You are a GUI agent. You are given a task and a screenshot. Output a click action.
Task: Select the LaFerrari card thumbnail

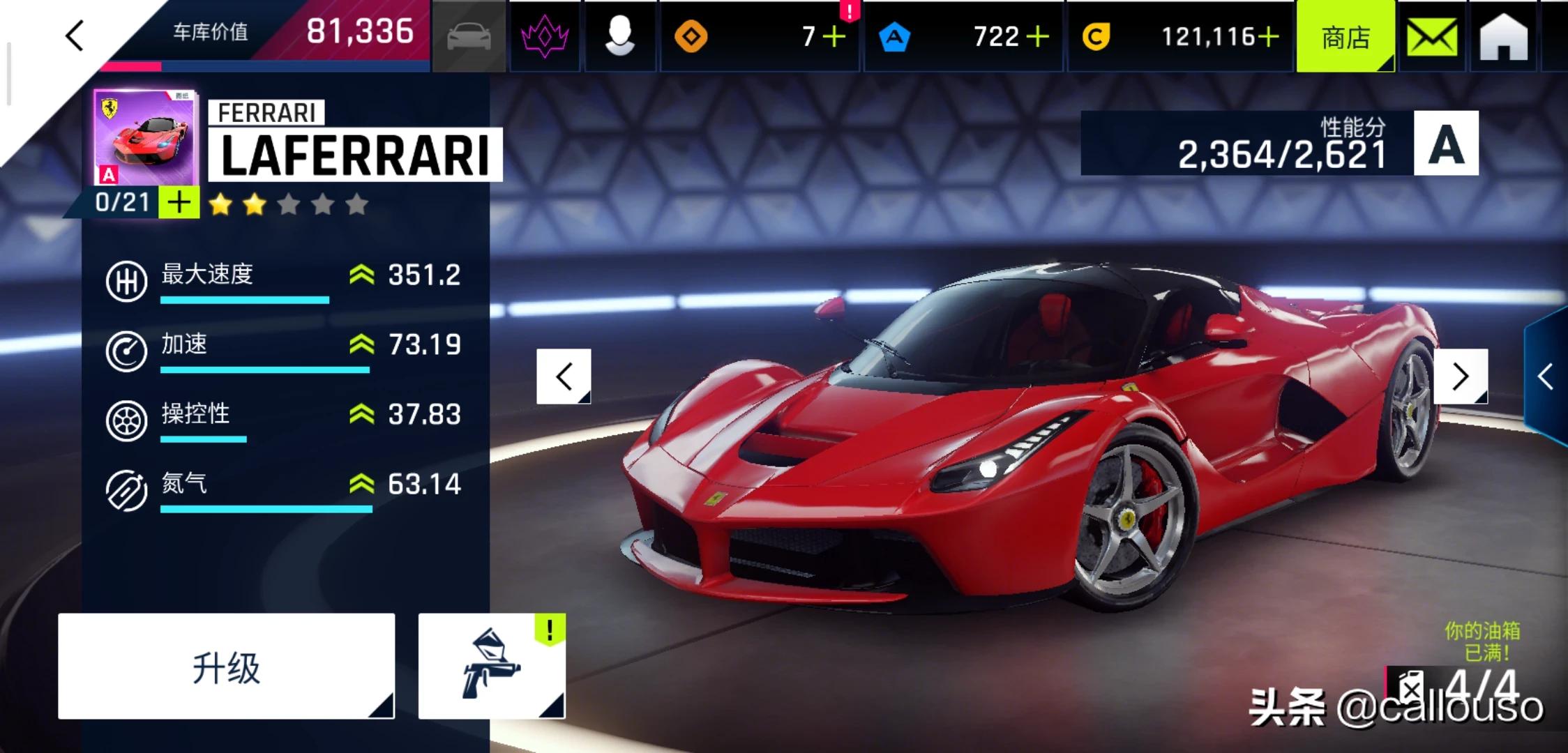[146, 138]
